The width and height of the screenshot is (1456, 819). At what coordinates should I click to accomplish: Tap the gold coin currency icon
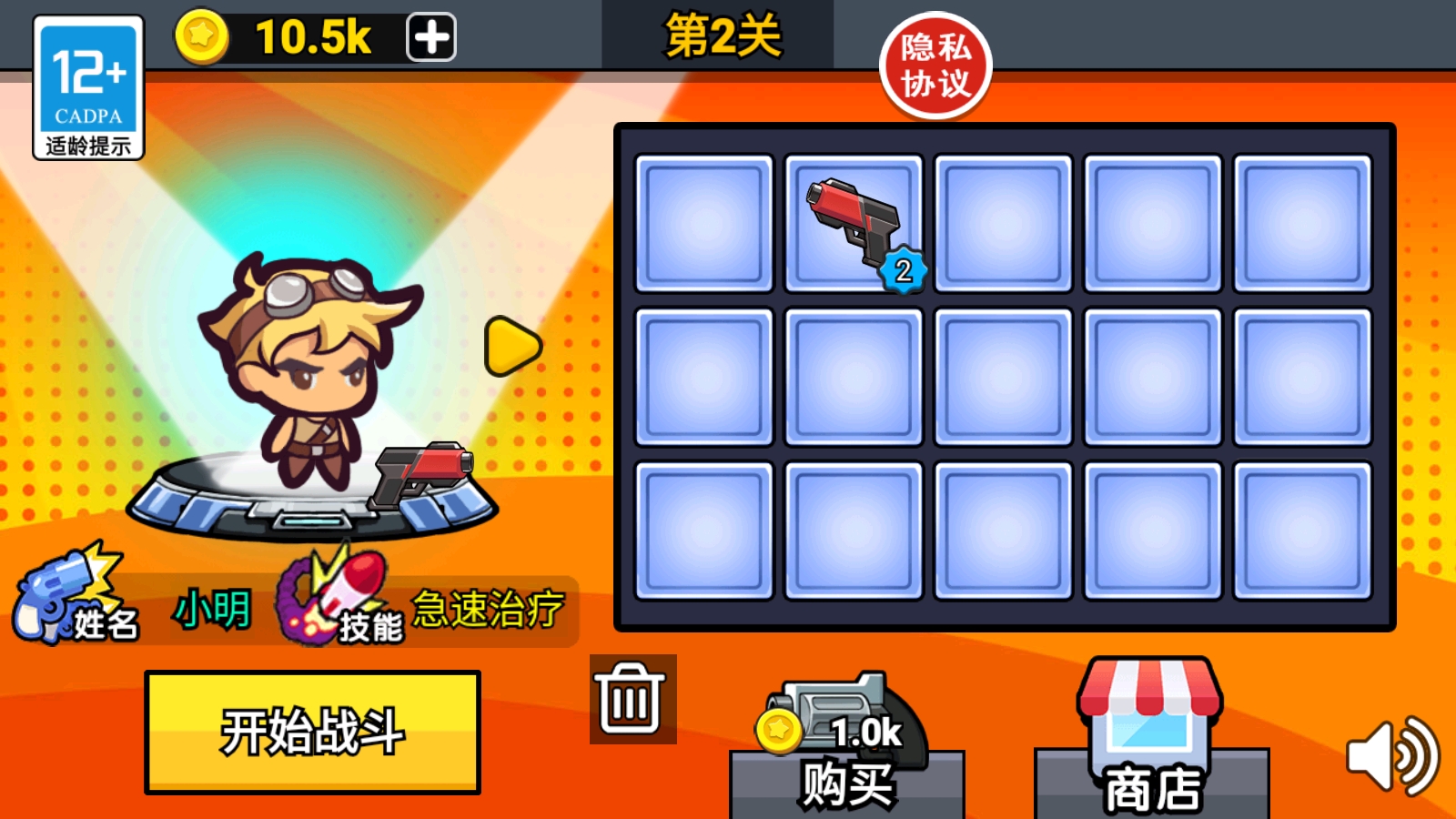[x=204, y=36]
